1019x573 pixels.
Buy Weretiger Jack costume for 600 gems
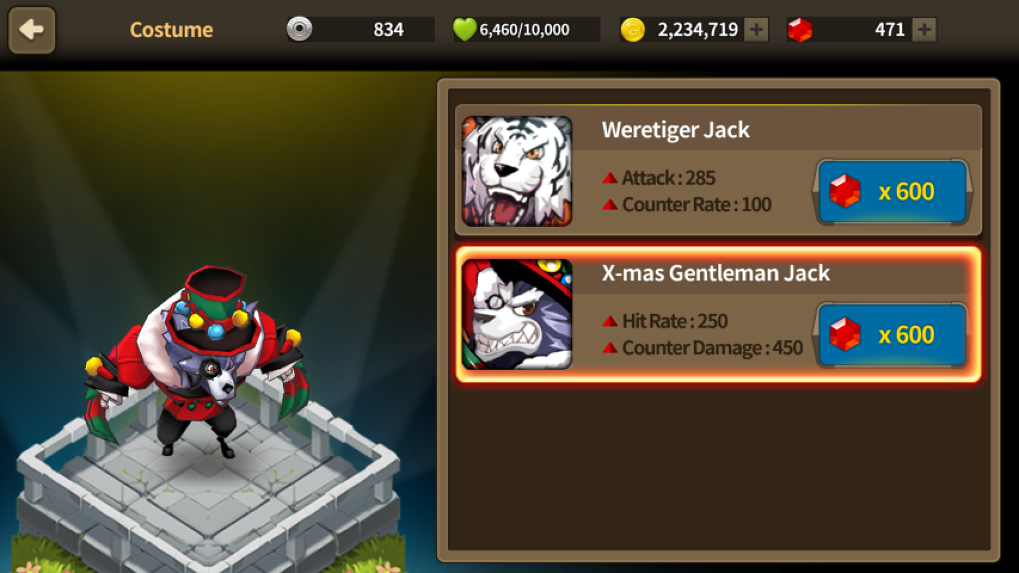tap(893, 191)
